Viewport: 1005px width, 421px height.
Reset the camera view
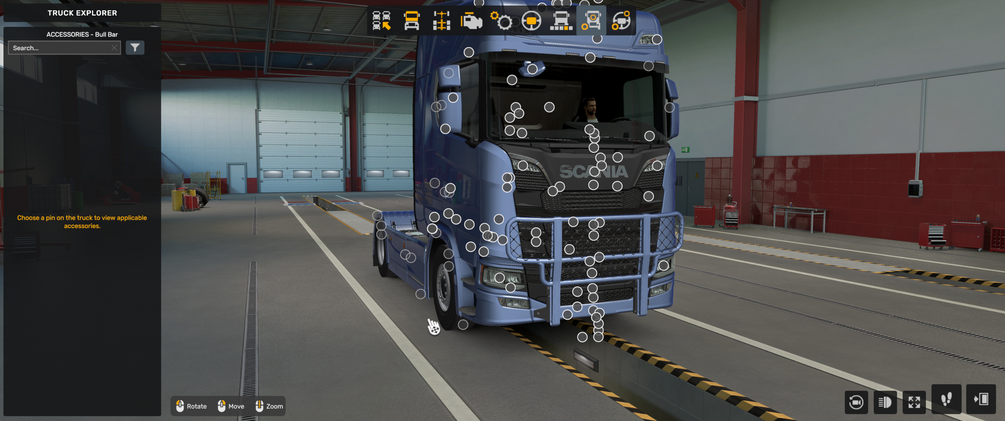click(856, 402)
